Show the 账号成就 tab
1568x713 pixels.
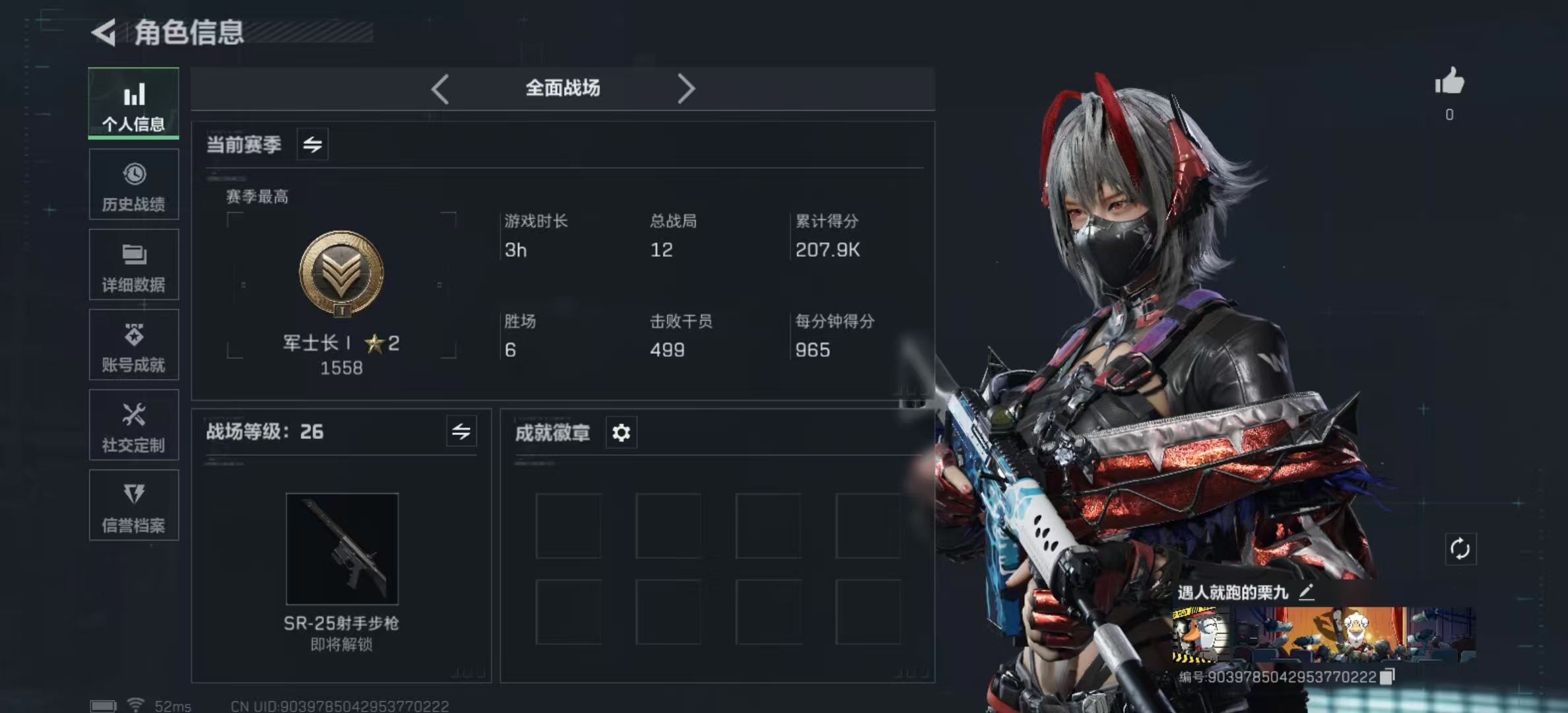134,345
